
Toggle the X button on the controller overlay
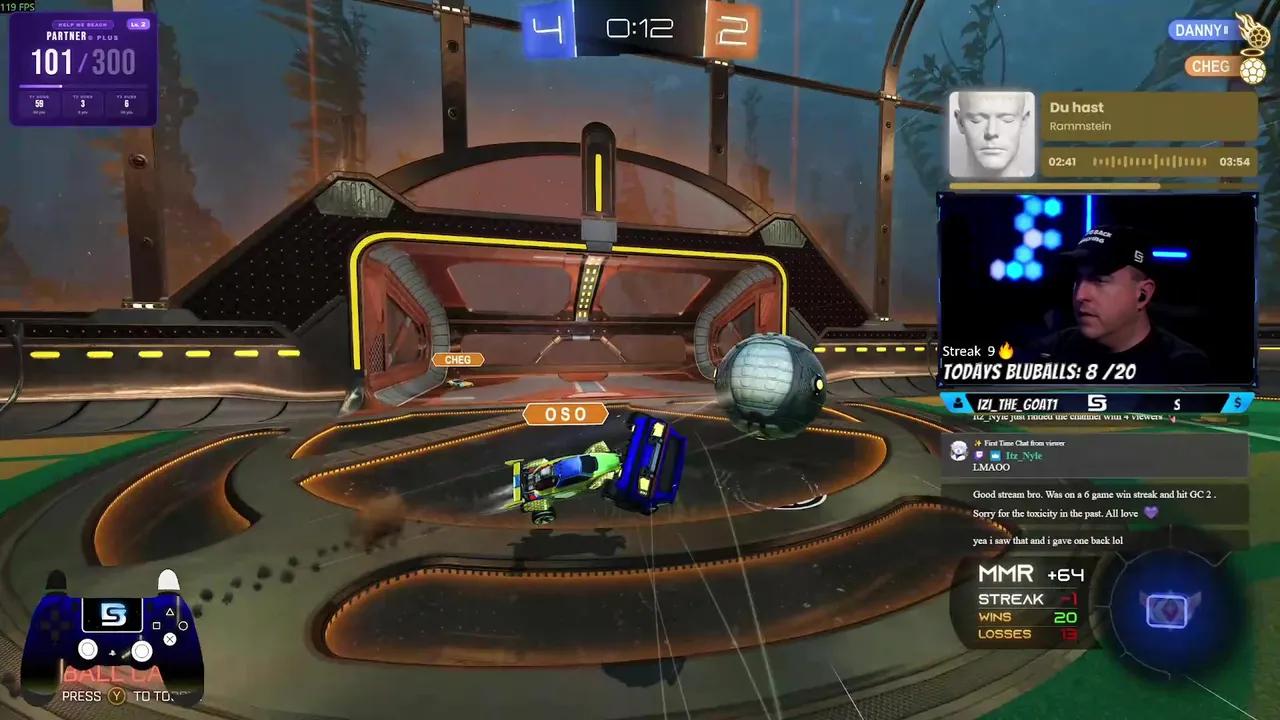[170, 639]
